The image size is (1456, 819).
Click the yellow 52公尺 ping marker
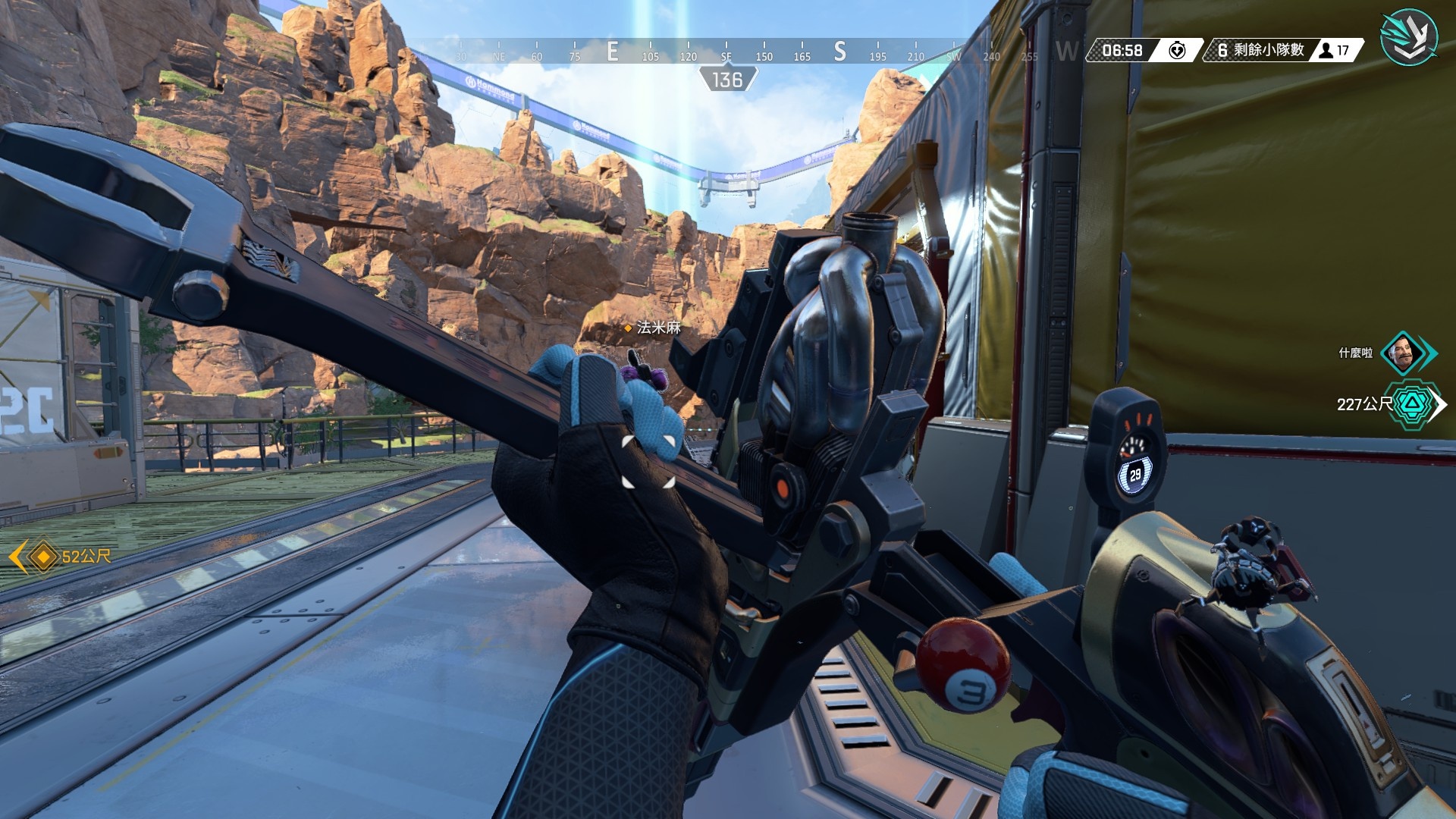click(43, 557)
